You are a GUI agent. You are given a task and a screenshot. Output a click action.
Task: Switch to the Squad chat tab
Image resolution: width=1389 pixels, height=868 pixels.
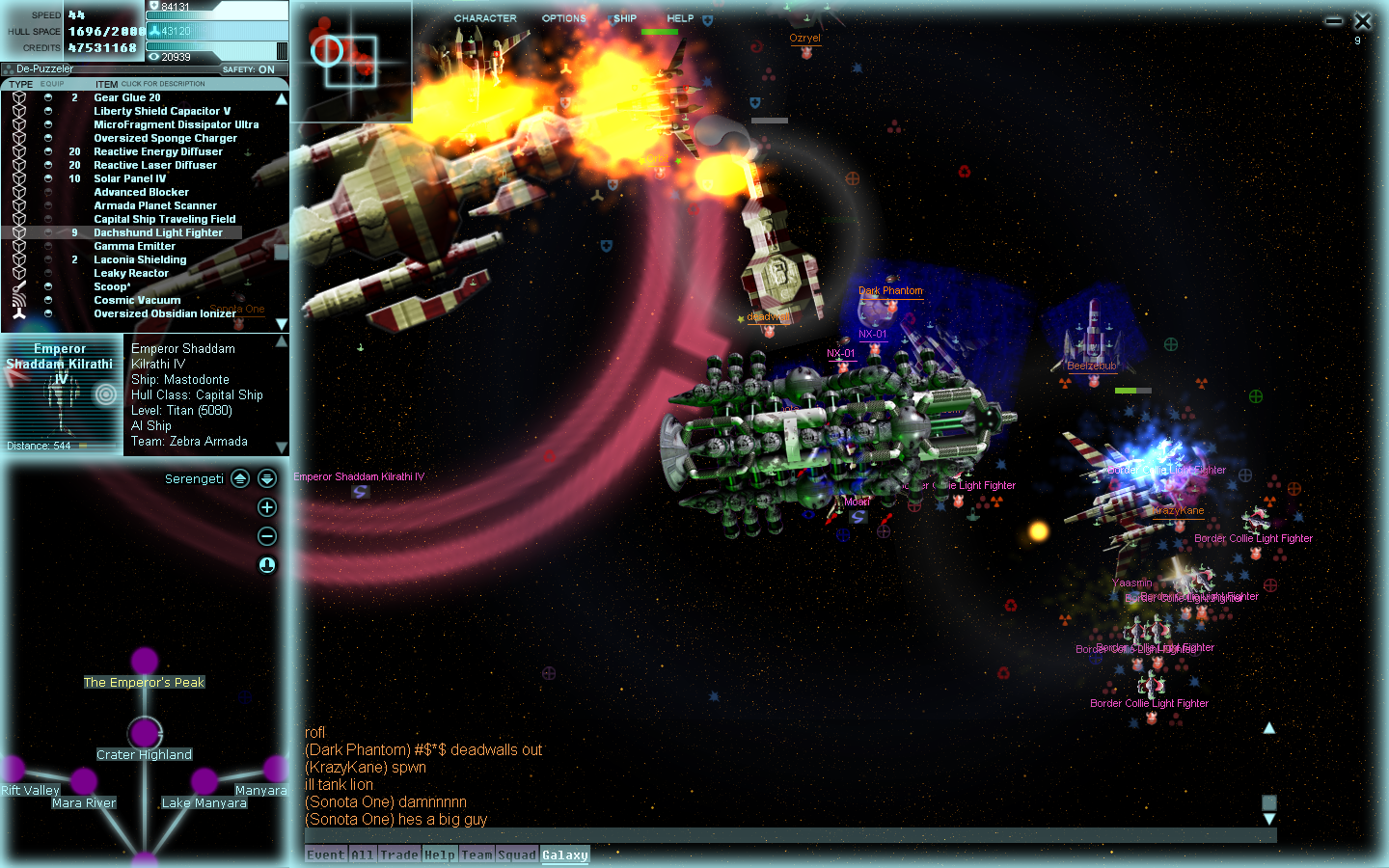pyautogui.click(x=517, y=854)
